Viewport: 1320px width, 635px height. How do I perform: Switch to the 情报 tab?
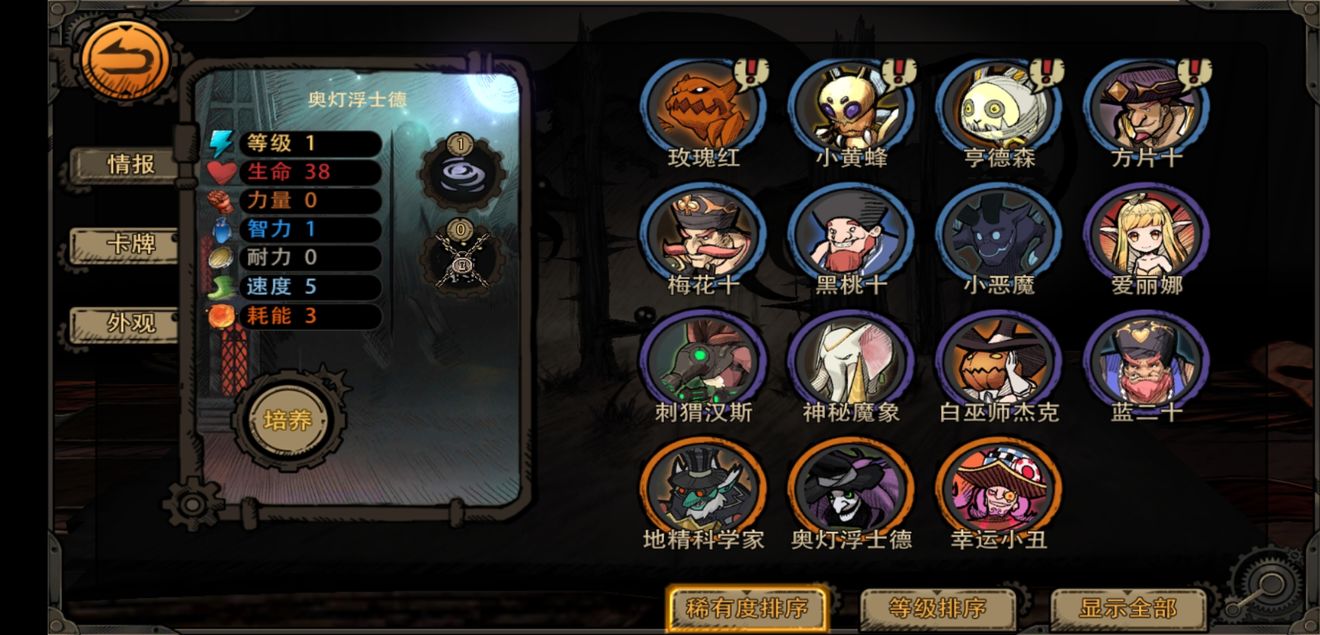[131, 165]
